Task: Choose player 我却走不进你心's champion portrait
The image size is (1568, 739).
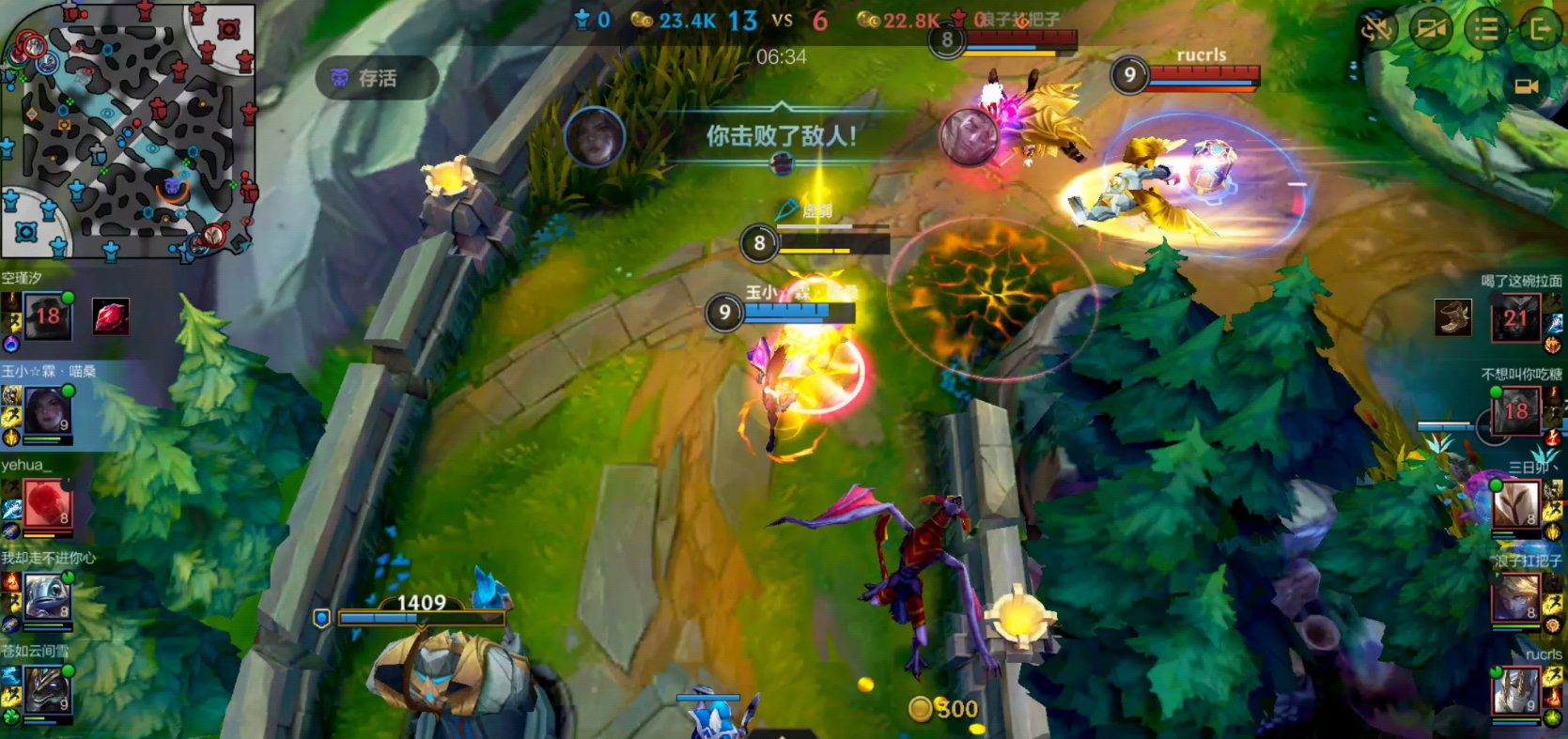Action: pyautogui.click(x=47, y=597)
